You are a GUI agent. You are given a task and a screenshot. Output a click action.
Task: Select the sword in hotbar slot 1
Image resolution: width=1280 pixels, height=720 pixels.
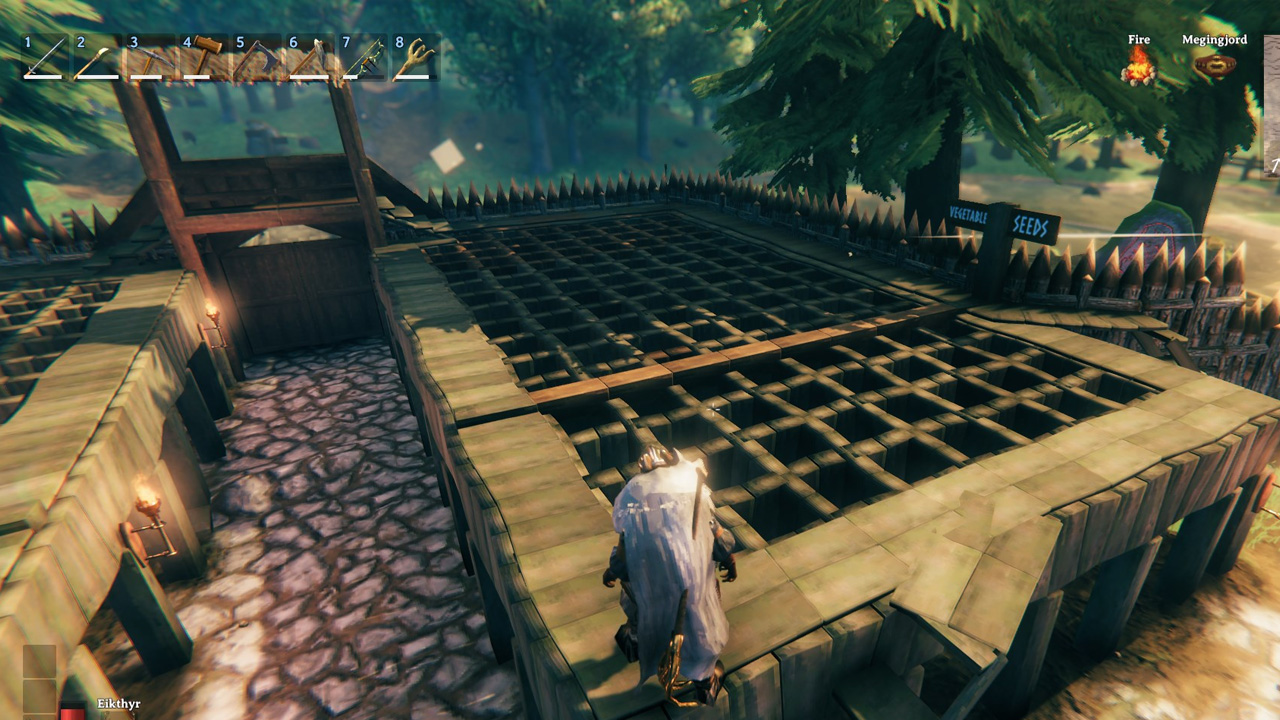click(x=44, y=58)
